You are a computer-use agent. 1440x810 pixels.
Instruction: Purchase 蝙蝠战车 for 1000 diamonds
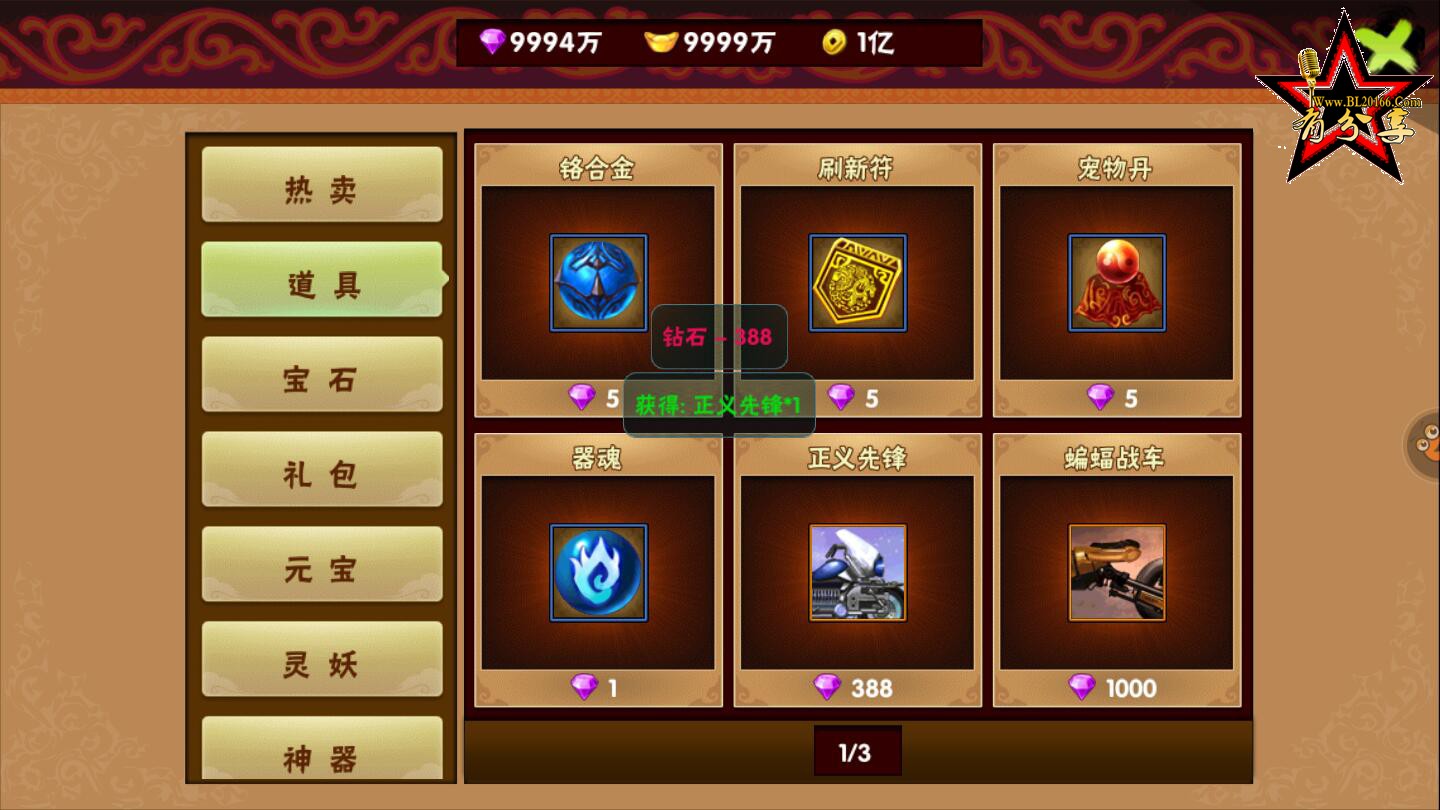[x=1117, y=688]
